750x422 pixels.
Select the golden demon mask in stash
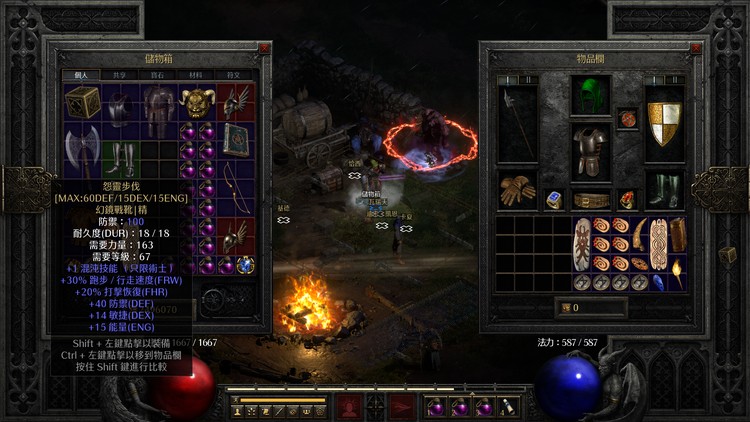tap(198, 101)
